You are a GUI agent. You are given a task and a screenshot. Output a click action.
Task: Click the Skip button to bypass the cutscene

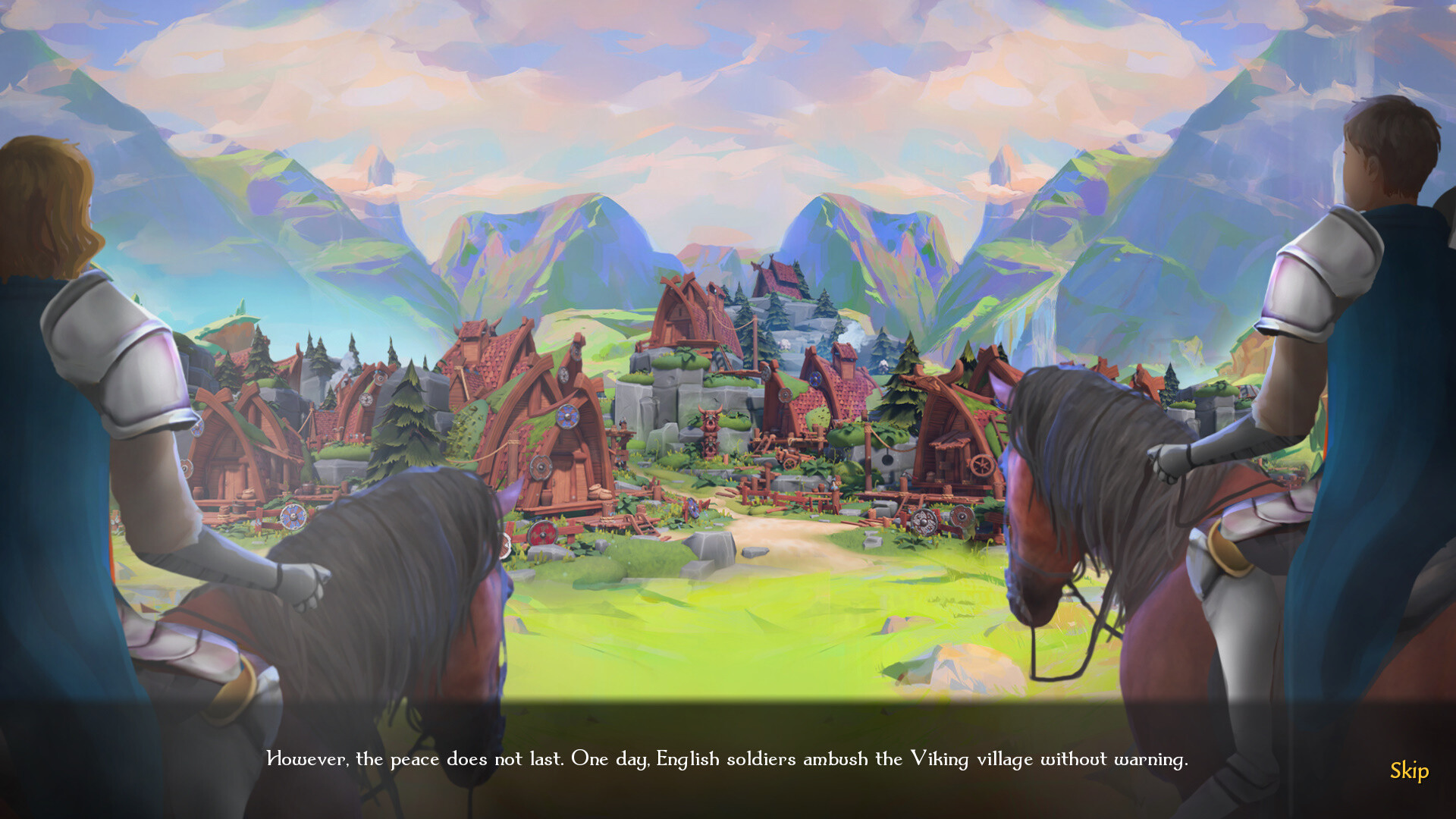coord(1409,772)
